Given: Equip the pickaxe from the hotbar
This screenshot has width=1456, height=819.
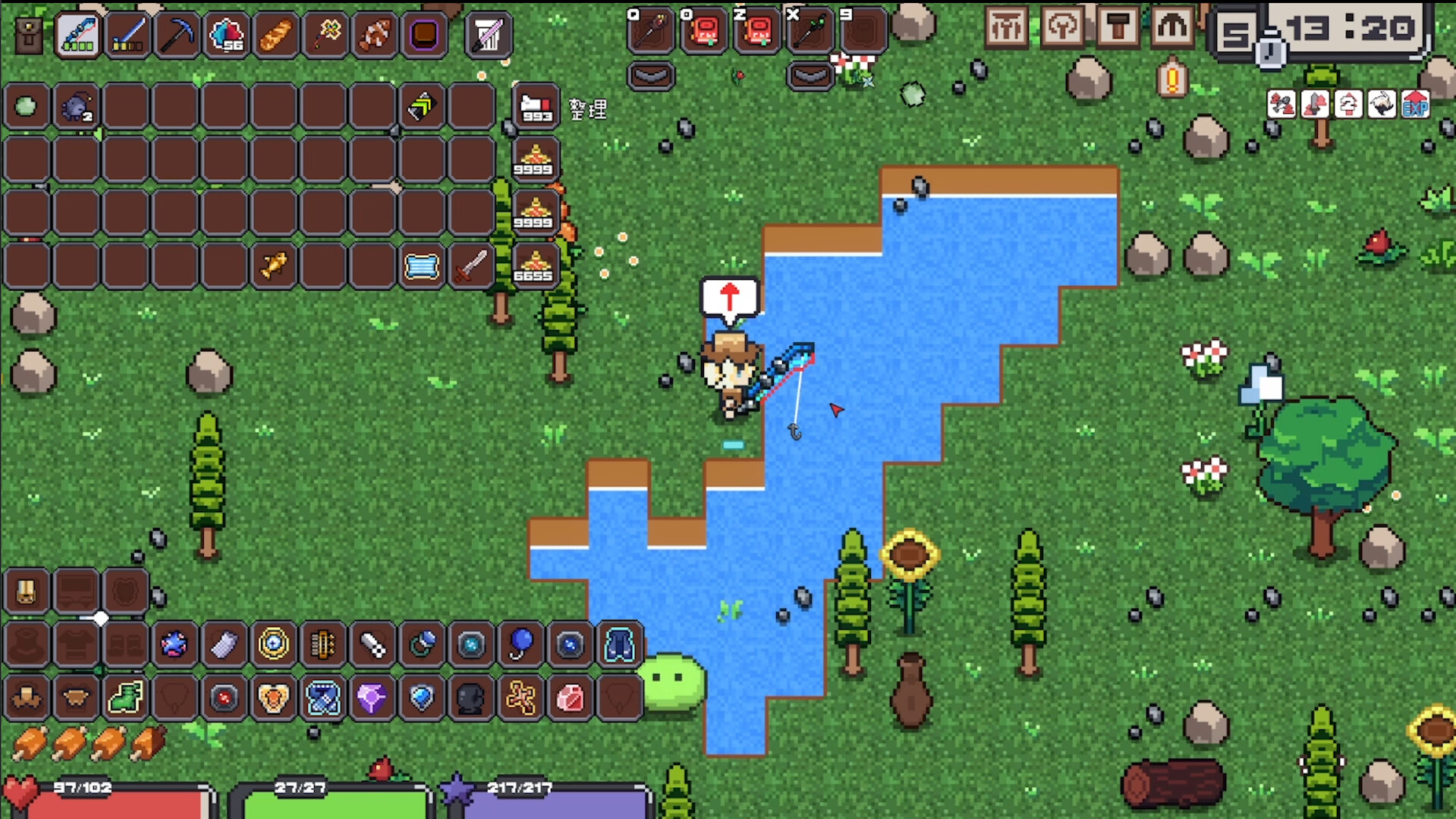Looking at the screenshot, I should click(x=177, y=34).
